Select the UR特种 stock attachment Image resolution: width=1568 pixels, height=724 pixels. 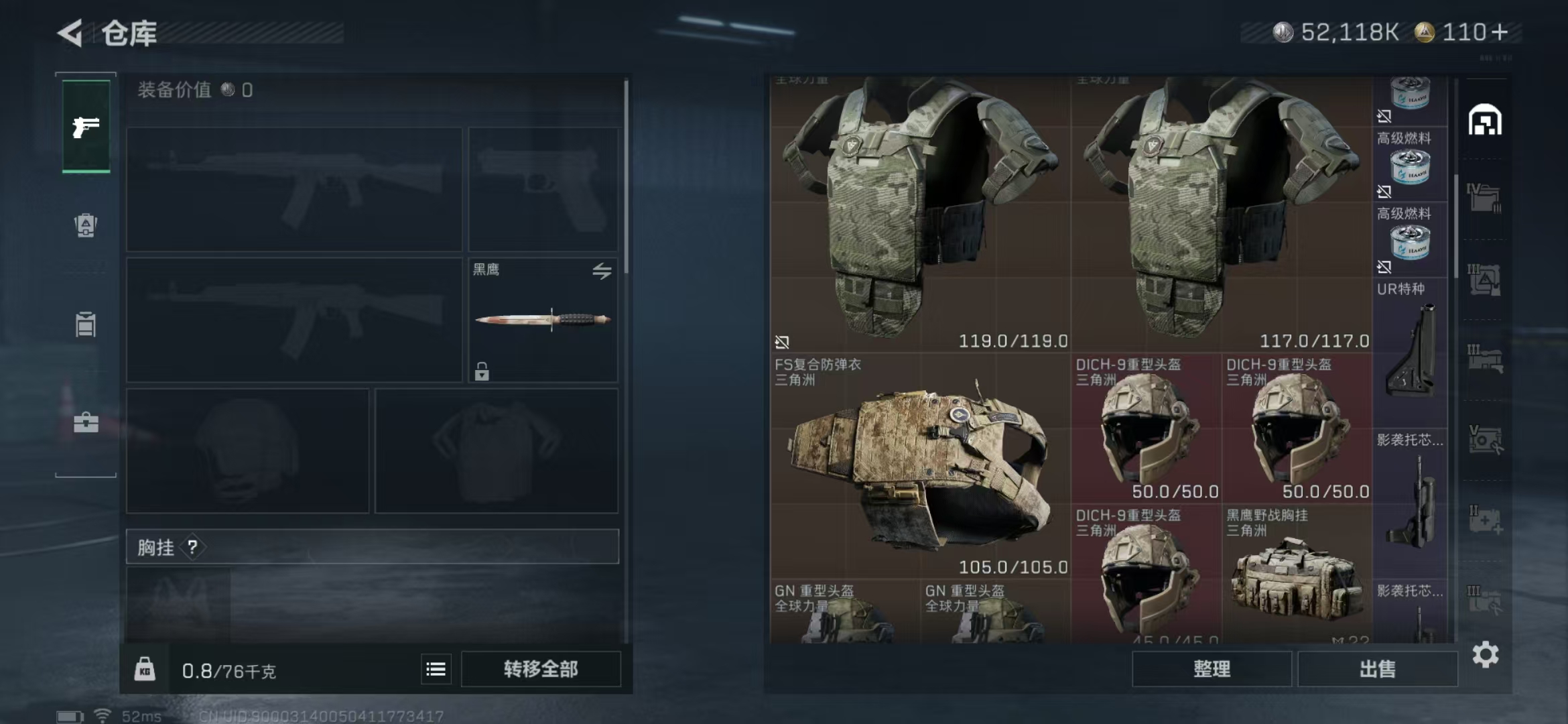click(x=1410, y=349)
